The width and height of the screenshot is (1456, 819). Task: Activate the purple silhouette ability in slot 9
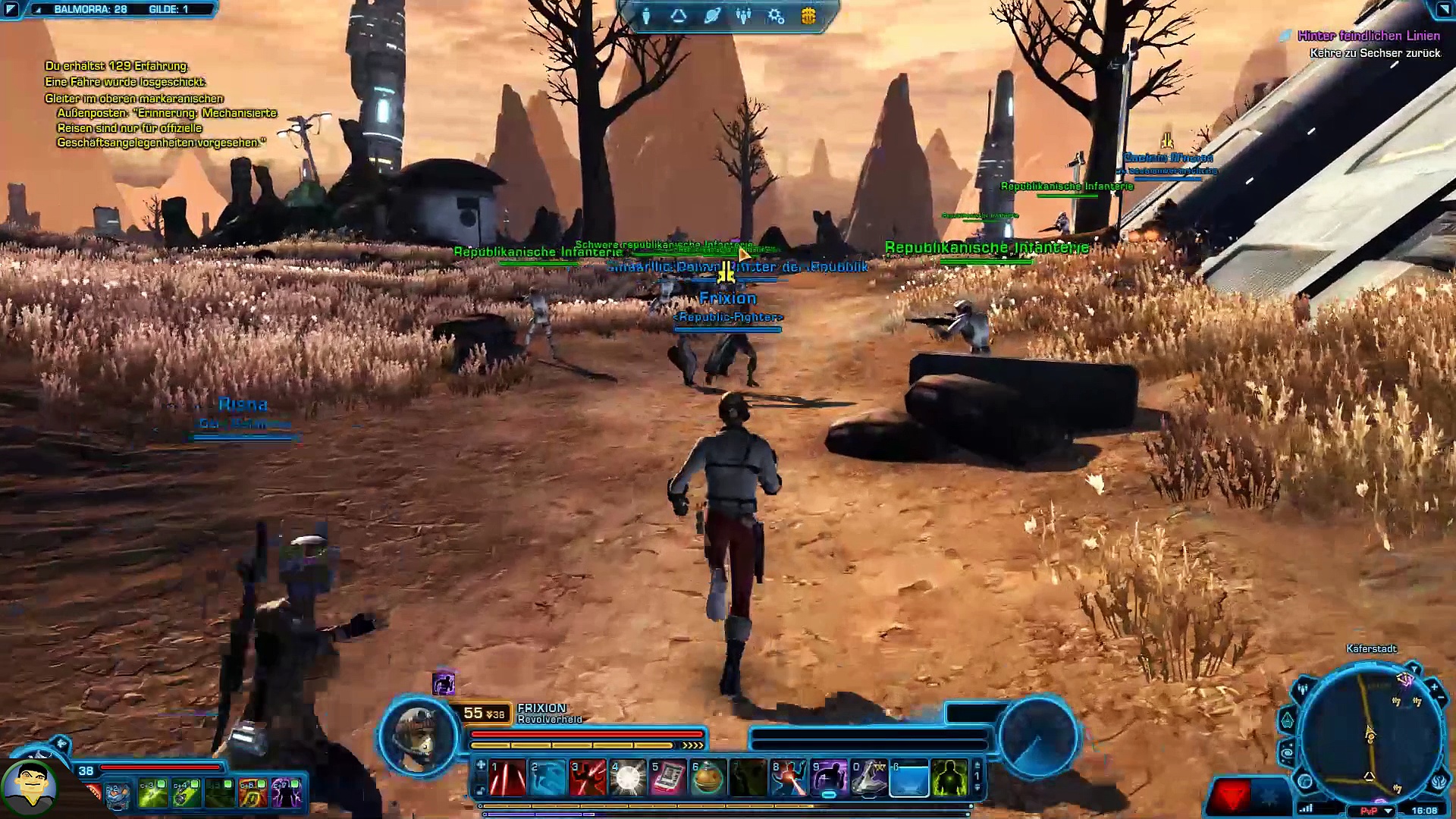click(829, 778)
